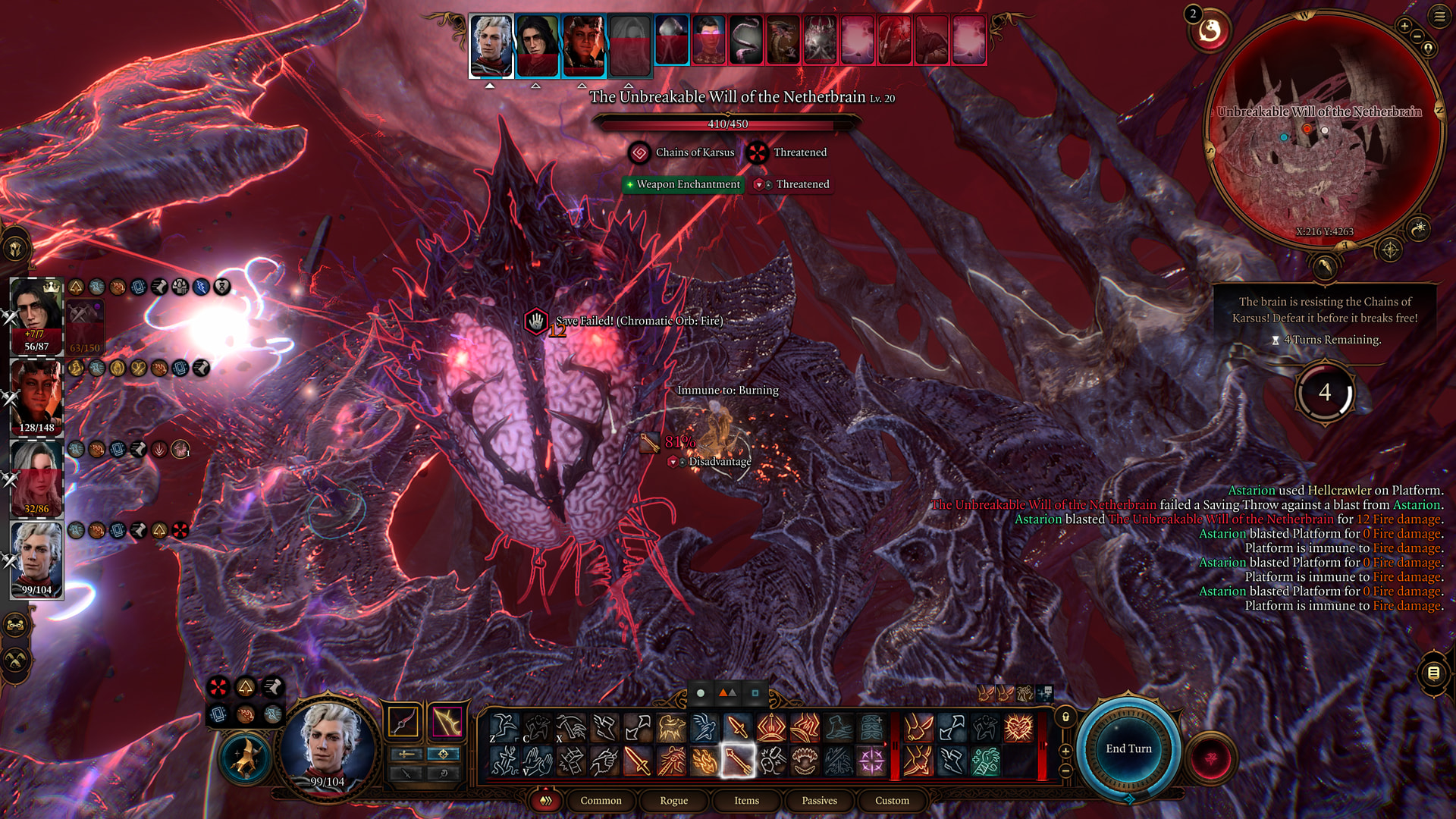Screen dimensions: 1456x819
Task: Select the melee weapon set slot
Action: (403, 721)
